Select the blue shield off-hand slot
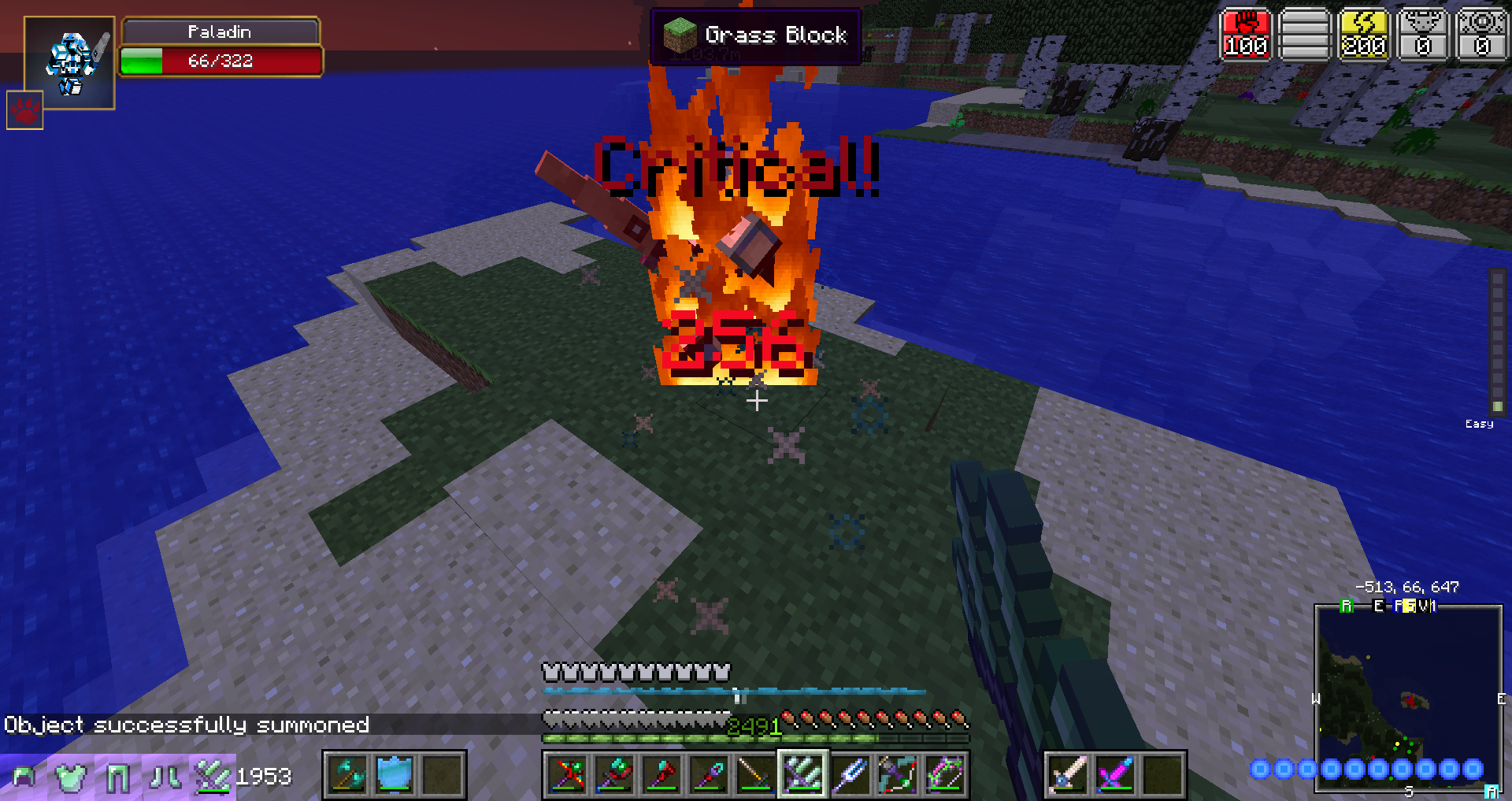The height and width of the screenshot is (801, 1512). click(394, 777)
